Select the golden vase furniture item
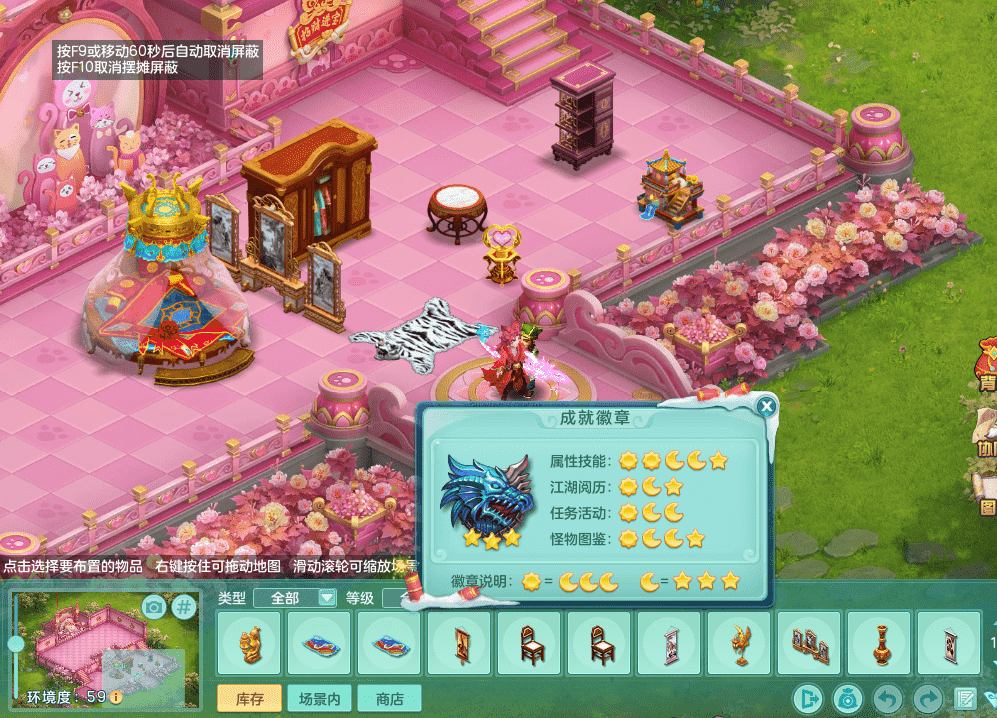 tap(879, 643)
